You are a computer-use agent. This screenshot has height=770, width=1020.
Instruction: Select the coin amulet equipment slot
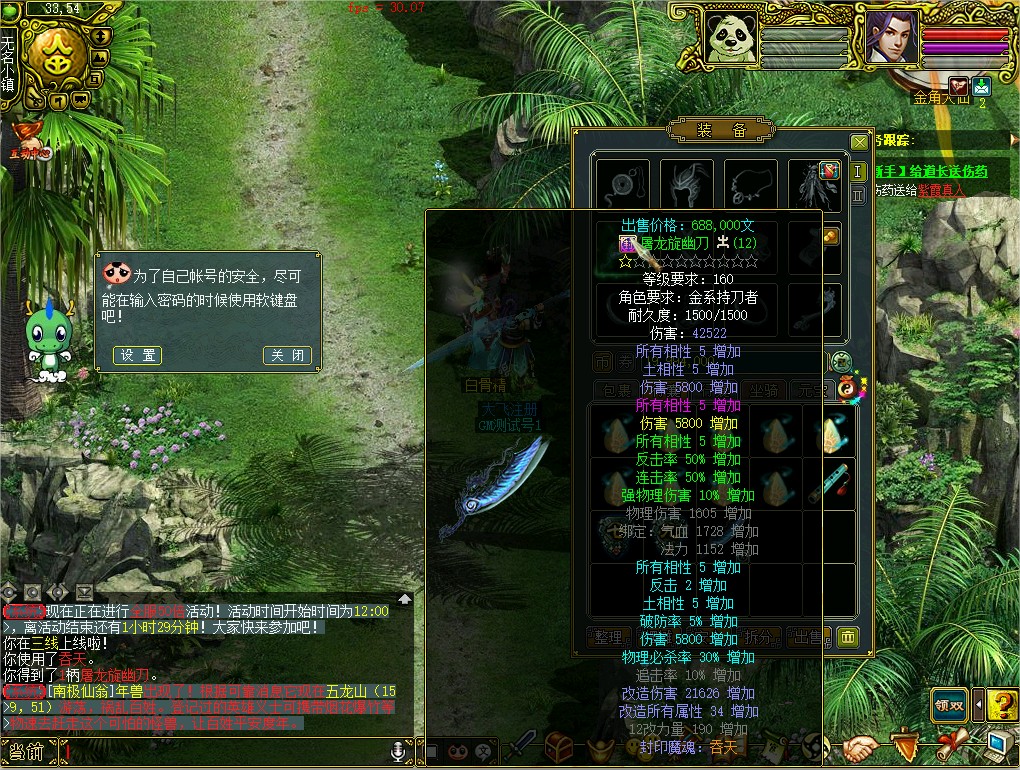pos(621,186)
